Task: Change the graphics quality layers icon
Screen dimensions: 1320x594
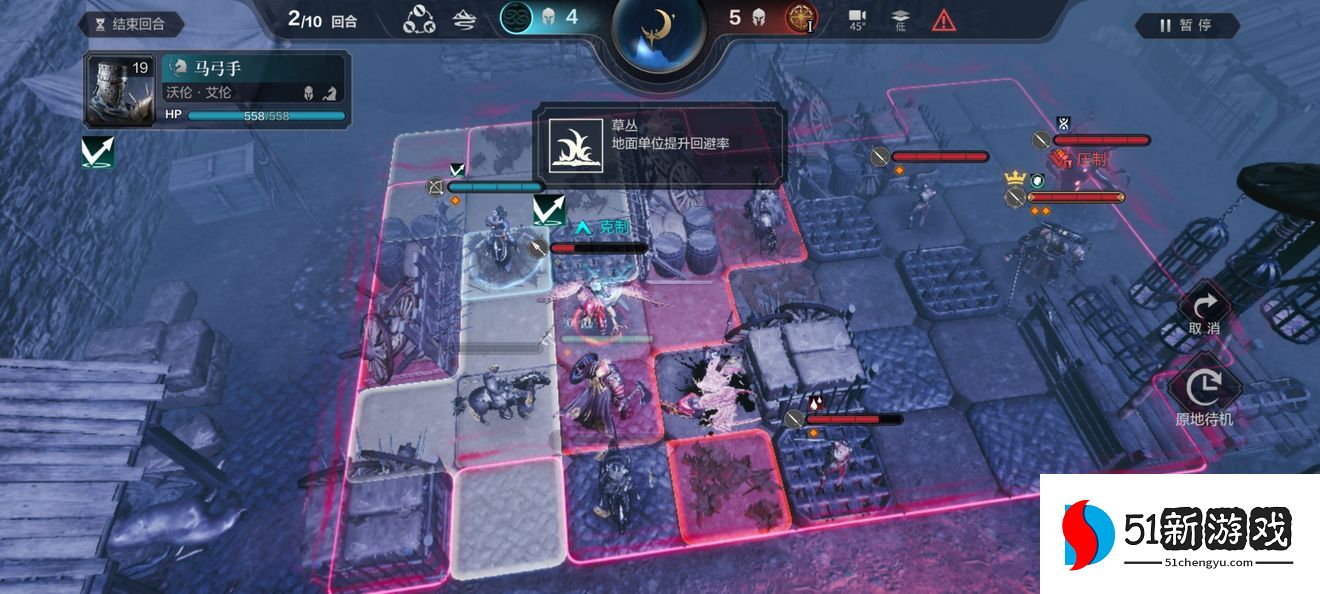Action: pyautogui.click(x=900, y=19)
